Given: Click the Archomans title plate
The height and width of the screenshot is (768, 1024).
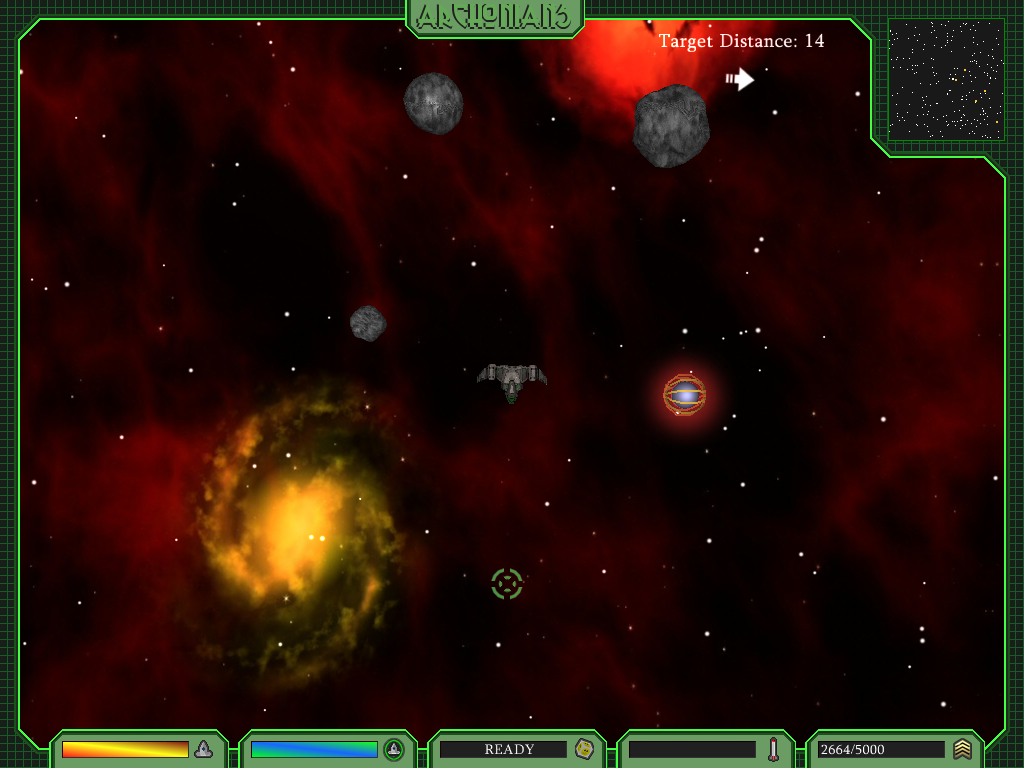Looking at the screenshot, I should tap(495, 16).
